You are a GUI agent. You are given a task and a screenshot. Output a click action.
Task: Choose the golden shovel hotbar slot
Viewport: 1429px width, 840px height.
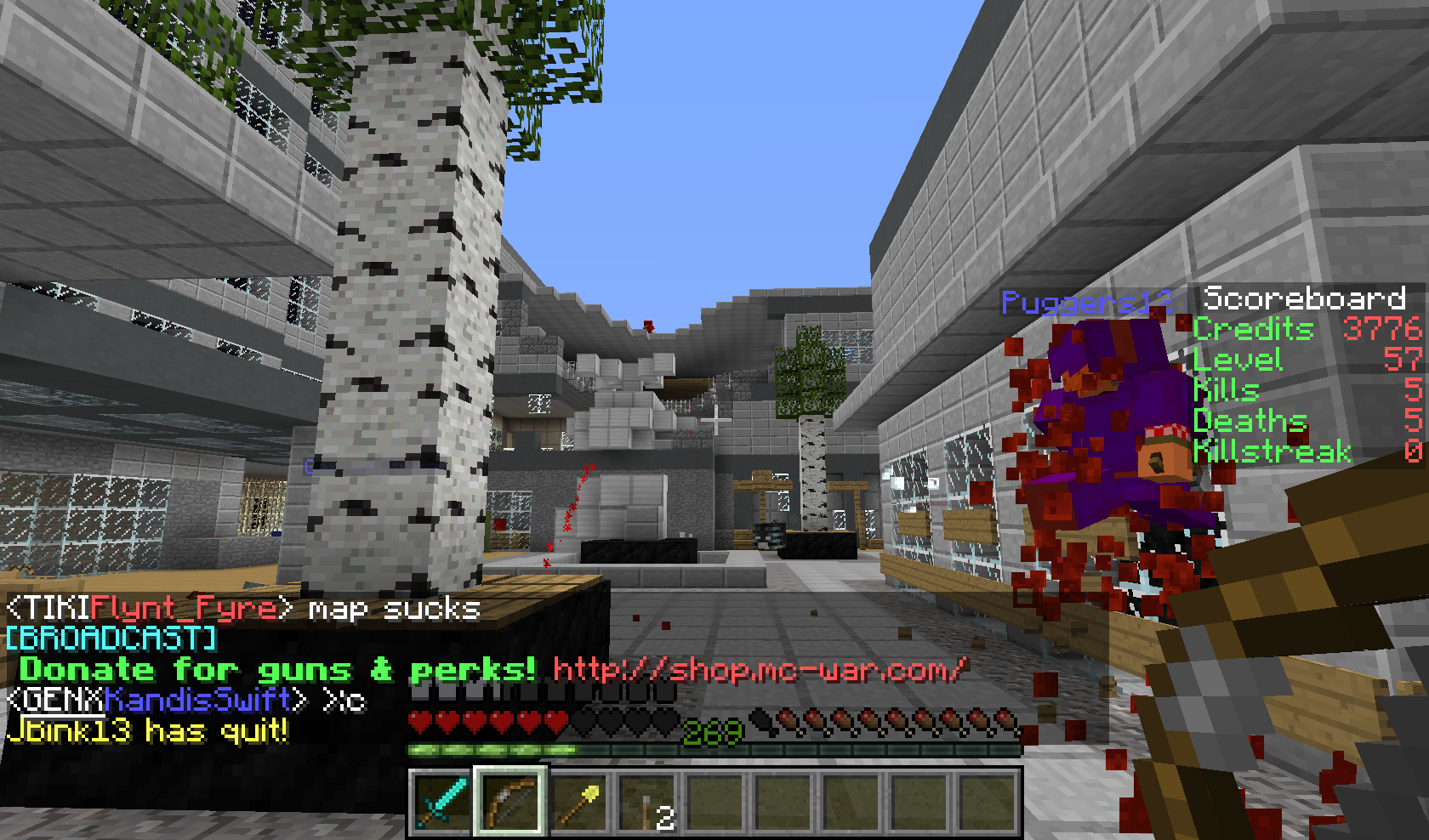click(578, 801)
